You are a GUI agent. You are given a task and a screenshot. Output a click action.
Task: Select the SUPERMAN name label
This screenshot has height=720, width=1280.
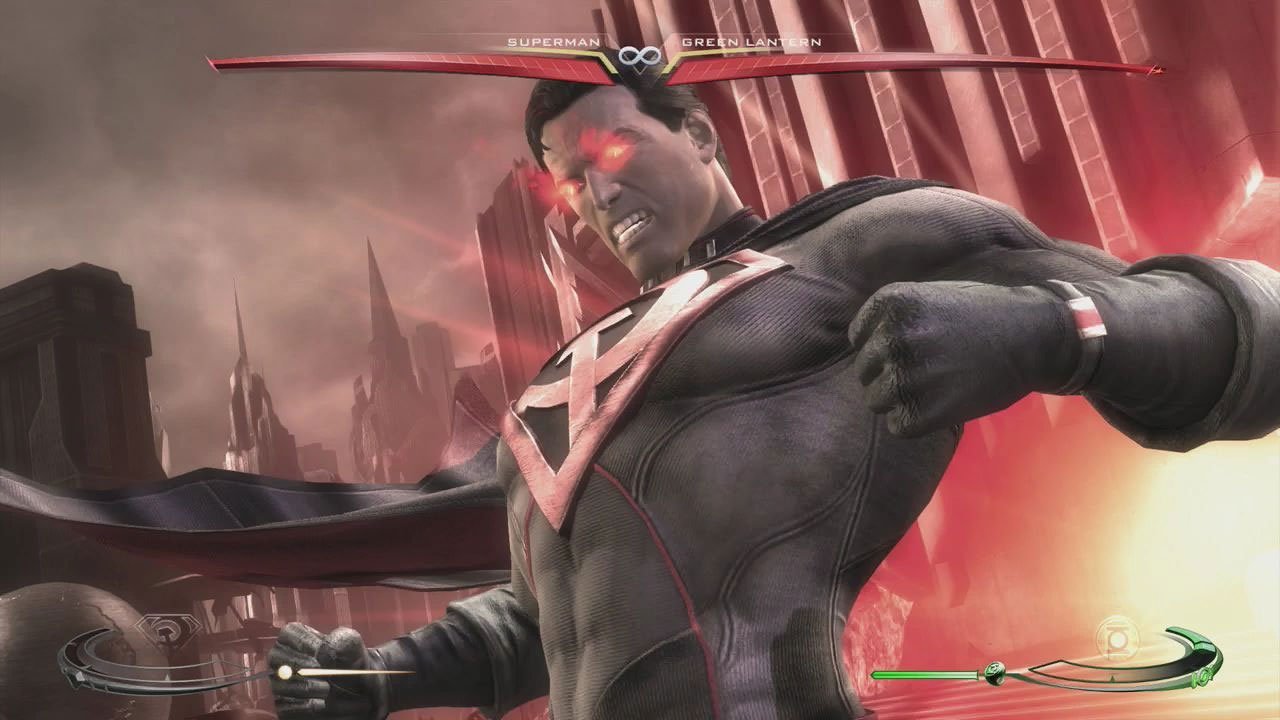(555, 43)
